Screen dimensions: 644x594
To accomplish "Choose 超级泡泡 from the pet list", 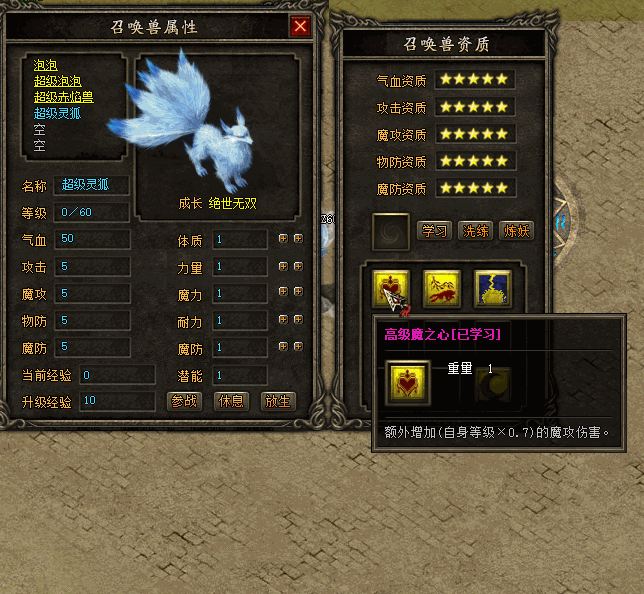I will (x=58, y=82).
